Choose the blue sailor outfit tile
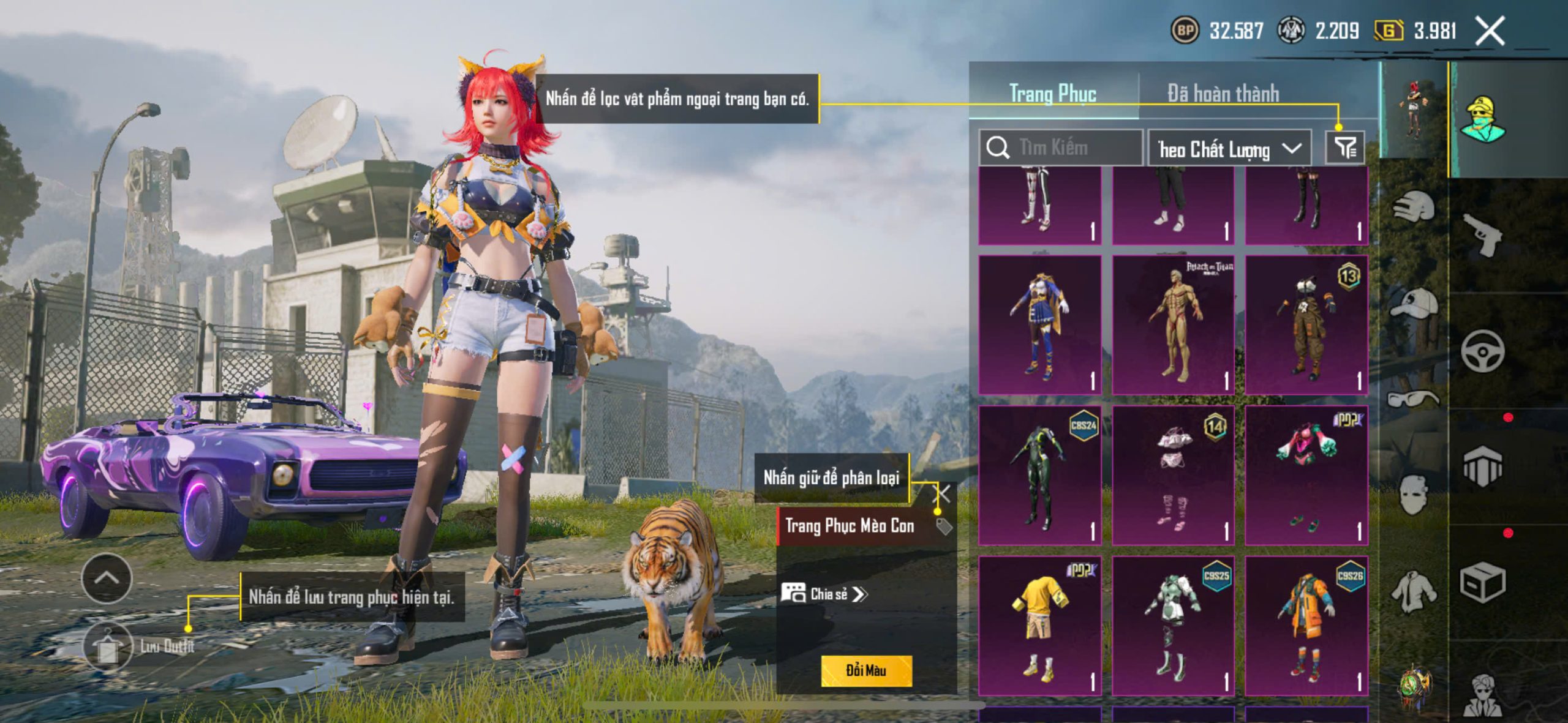1568x723 pixels. click(x=1040, y=324)
